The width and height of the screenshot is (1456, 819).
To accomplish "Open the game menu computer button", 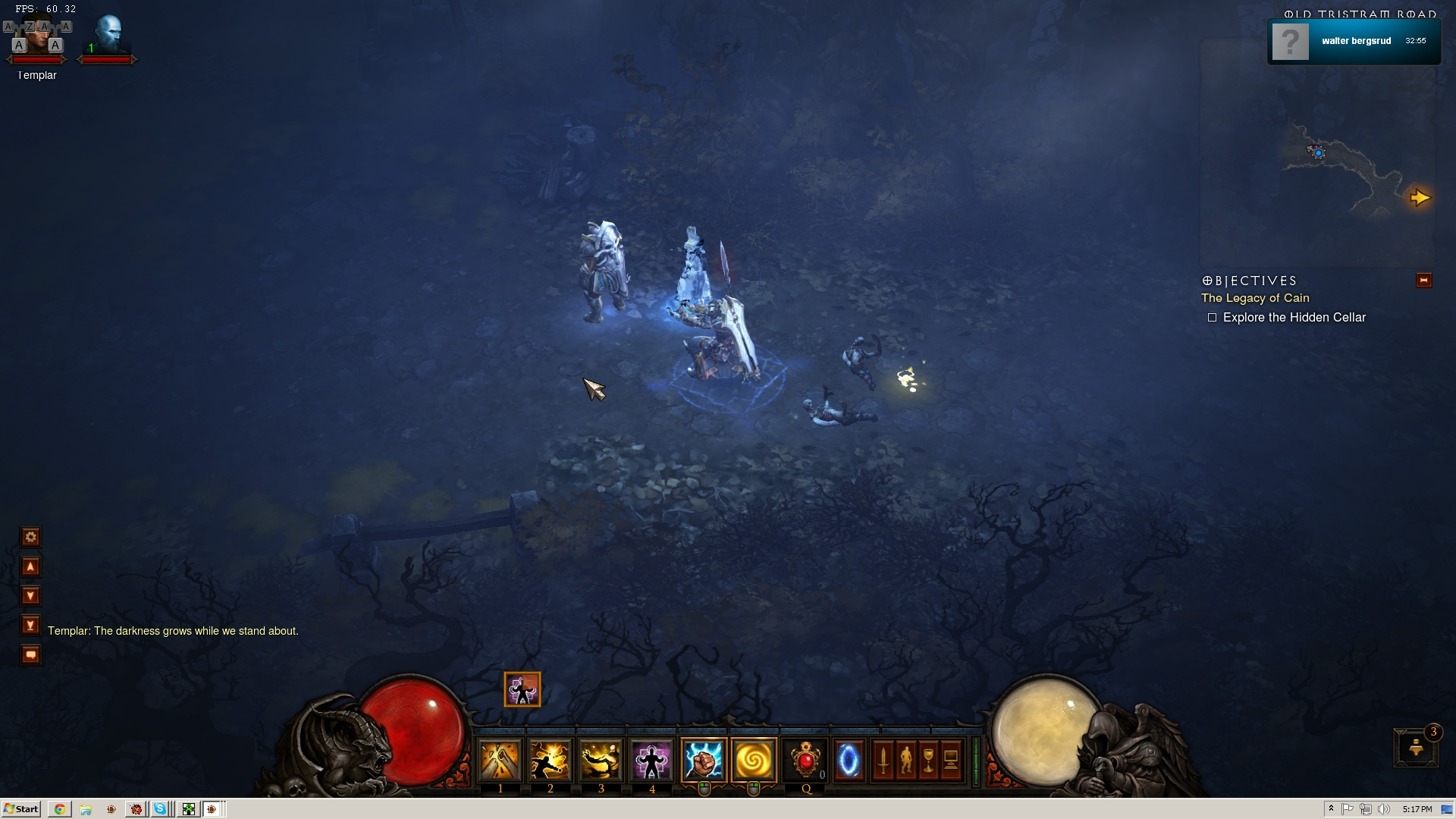I will pyautogui.click(x=951, y=760).
